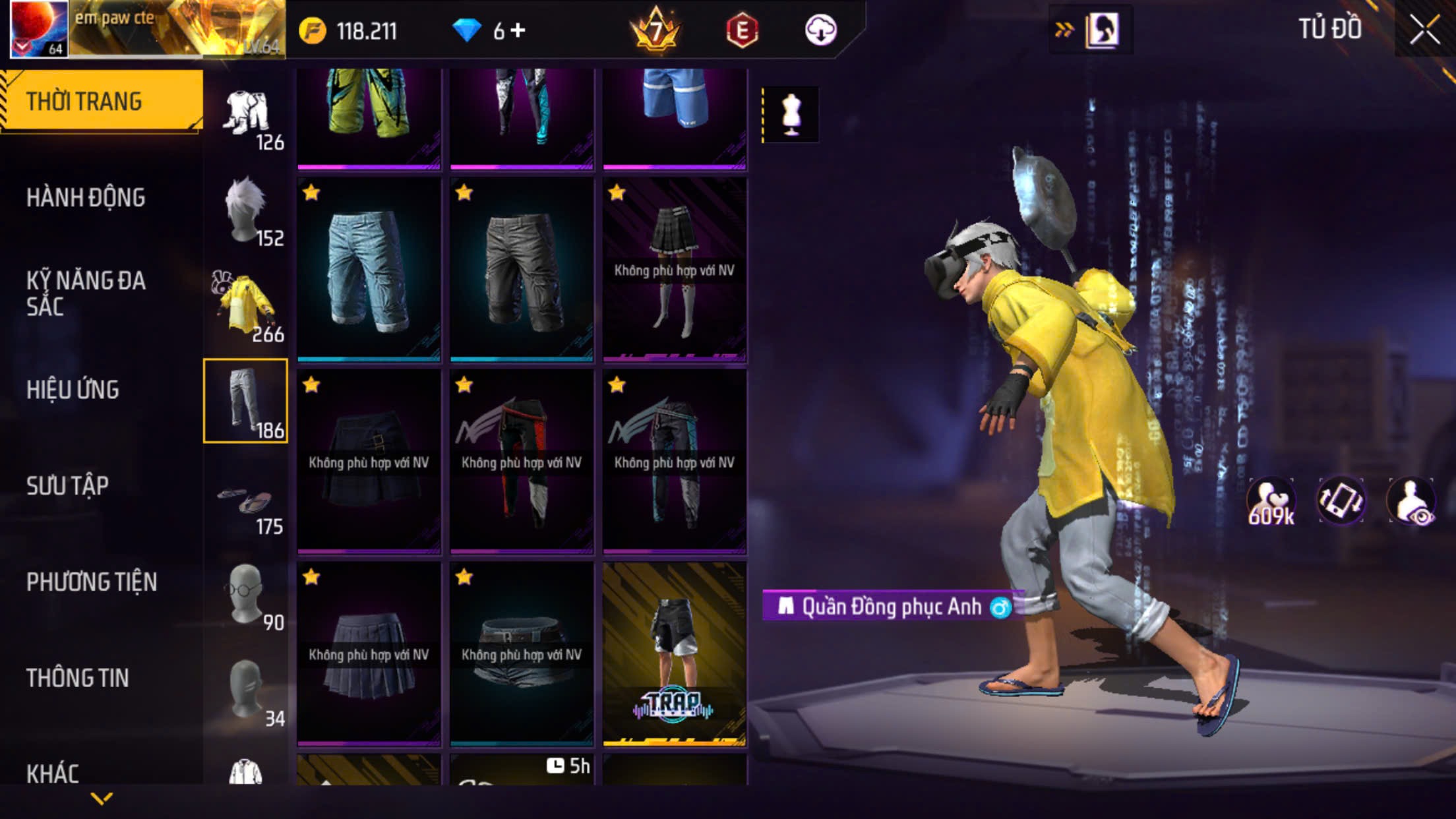
Task: Select the Thông Tin menu entry
Action: tap(77, 678)
